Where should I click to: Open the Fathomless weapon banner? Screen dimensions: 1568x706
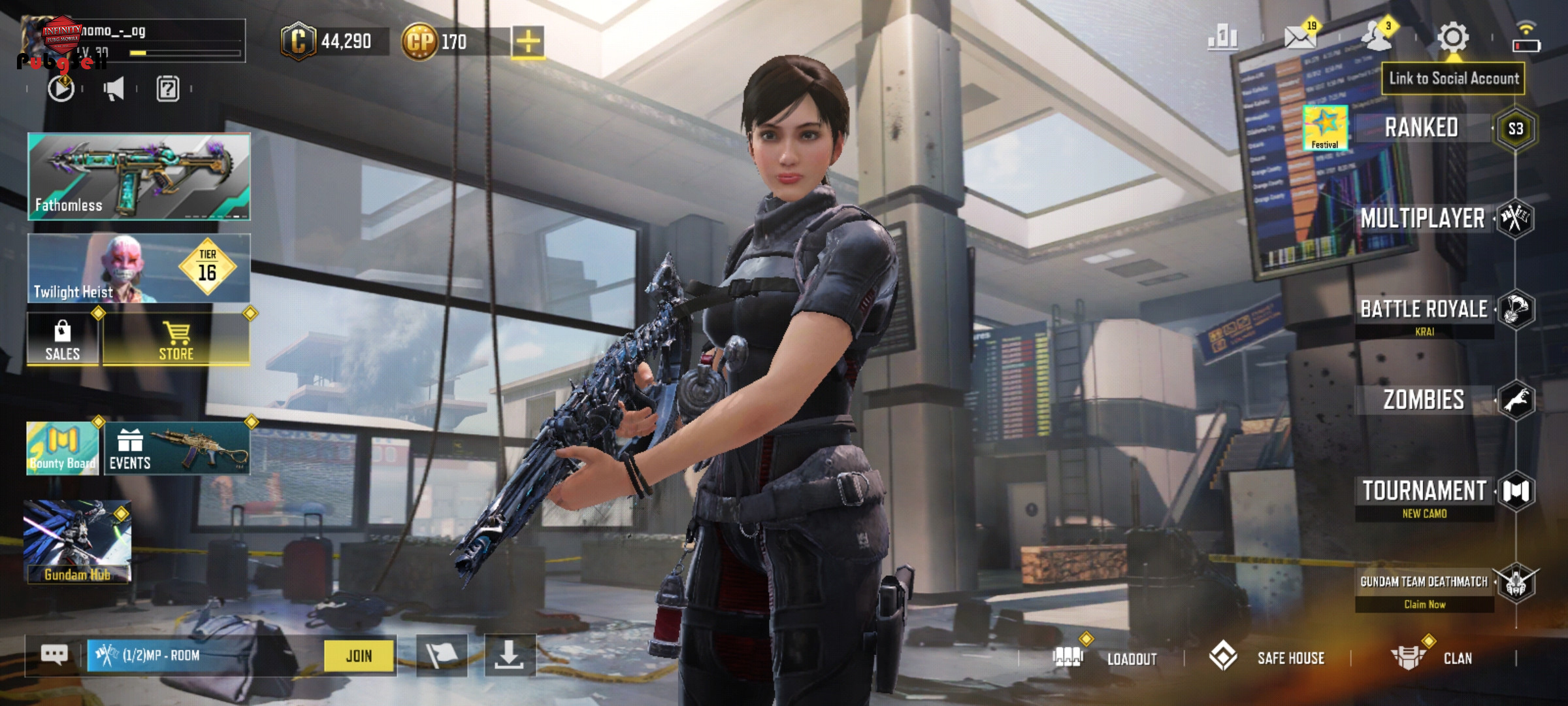139,176
